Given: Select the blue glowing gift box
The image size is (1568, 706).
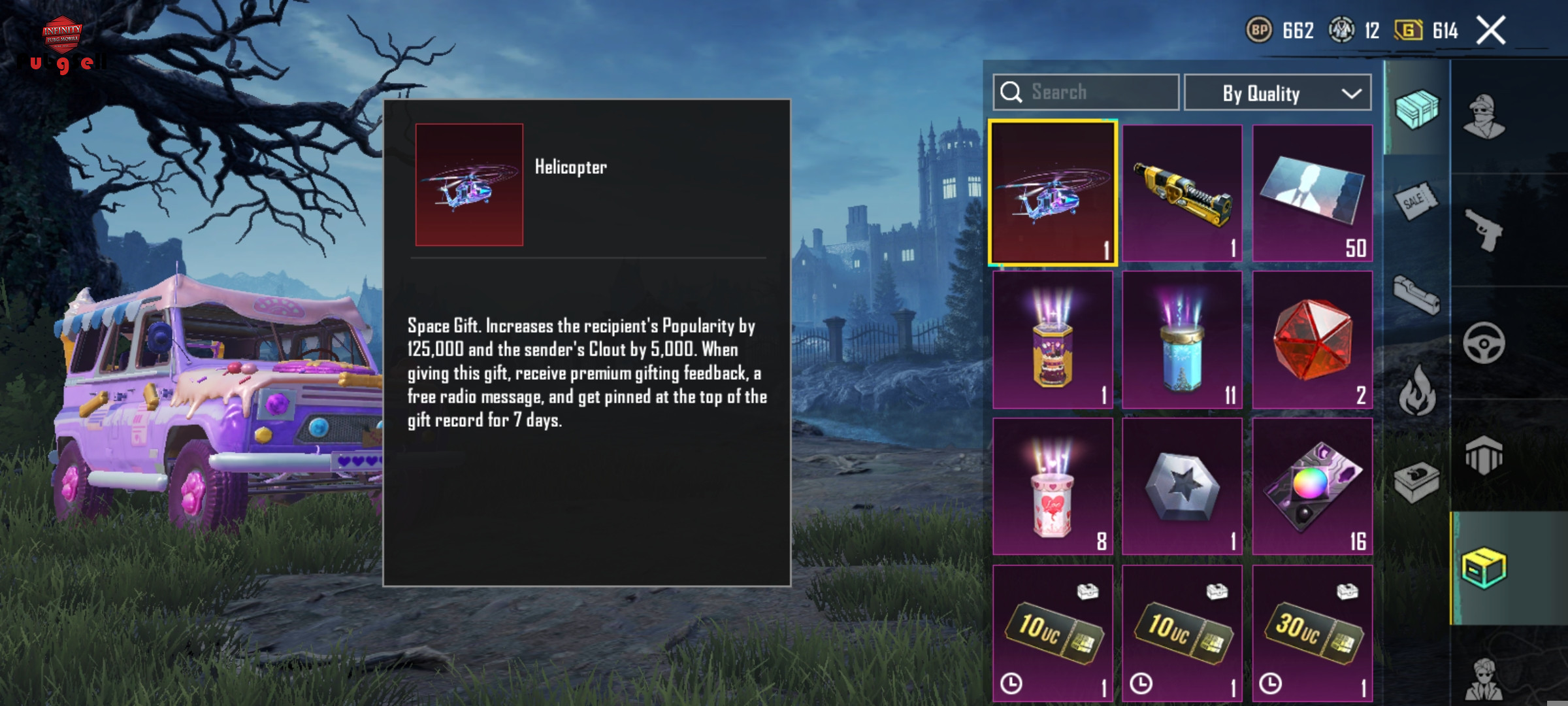Looking at the screenshot, I should tap(1182, 340).
